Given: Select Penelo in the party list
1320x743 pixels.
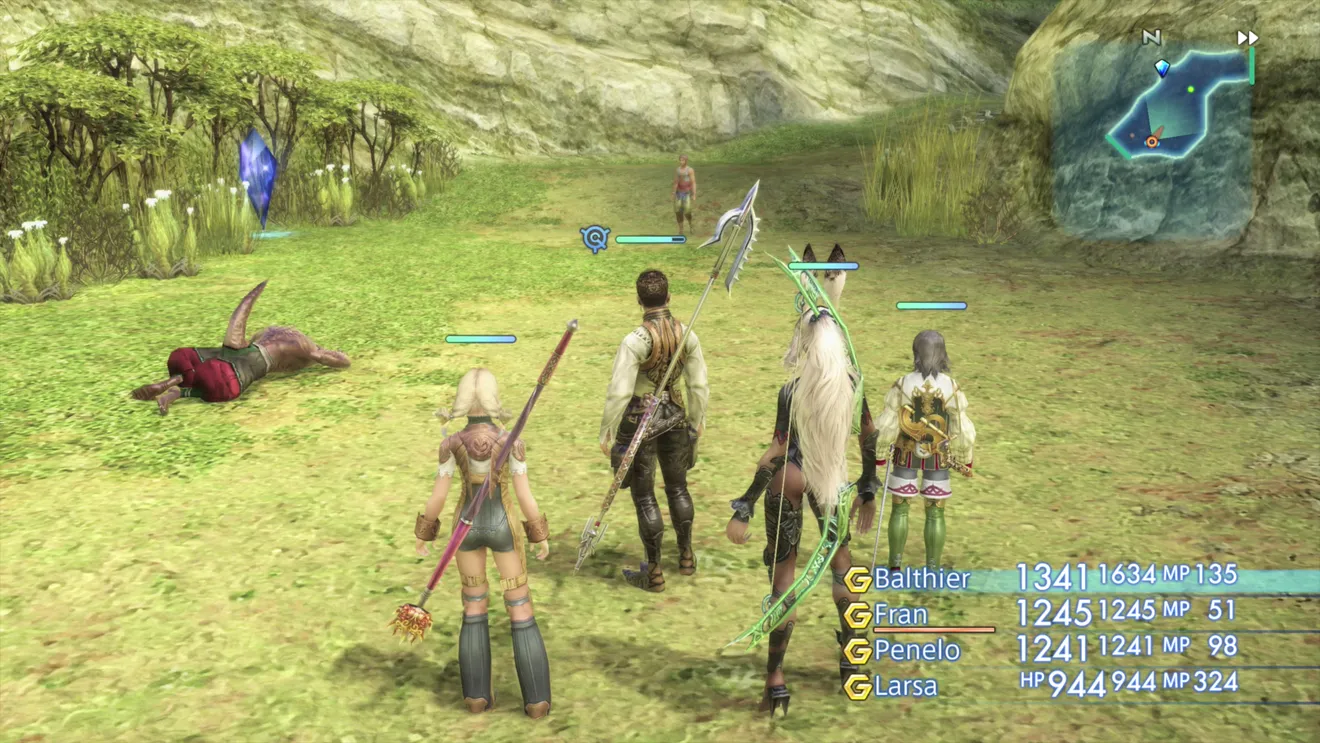Looking at the screenshot, I should point(916,651).
